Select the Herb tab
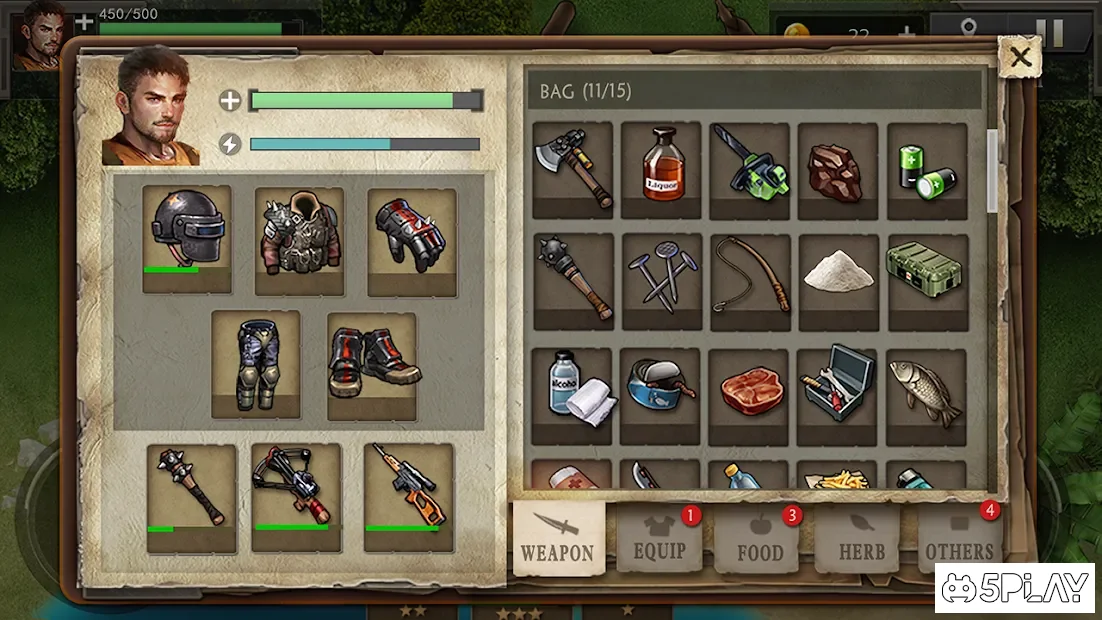Screen dimensions: 1102x620 pyautogui.click(x=861, y=540)
